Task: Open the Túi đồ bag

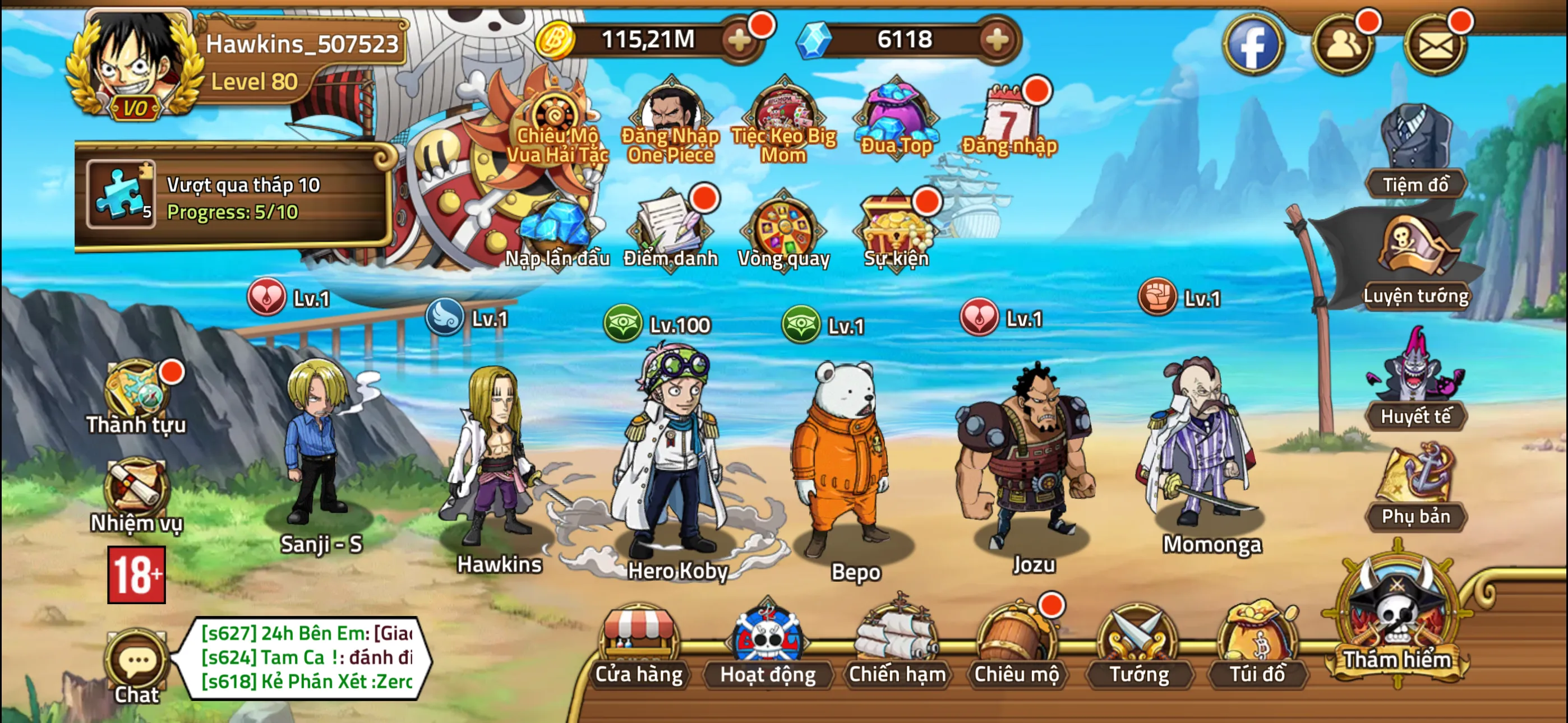Action: [x=1257, y=646]
